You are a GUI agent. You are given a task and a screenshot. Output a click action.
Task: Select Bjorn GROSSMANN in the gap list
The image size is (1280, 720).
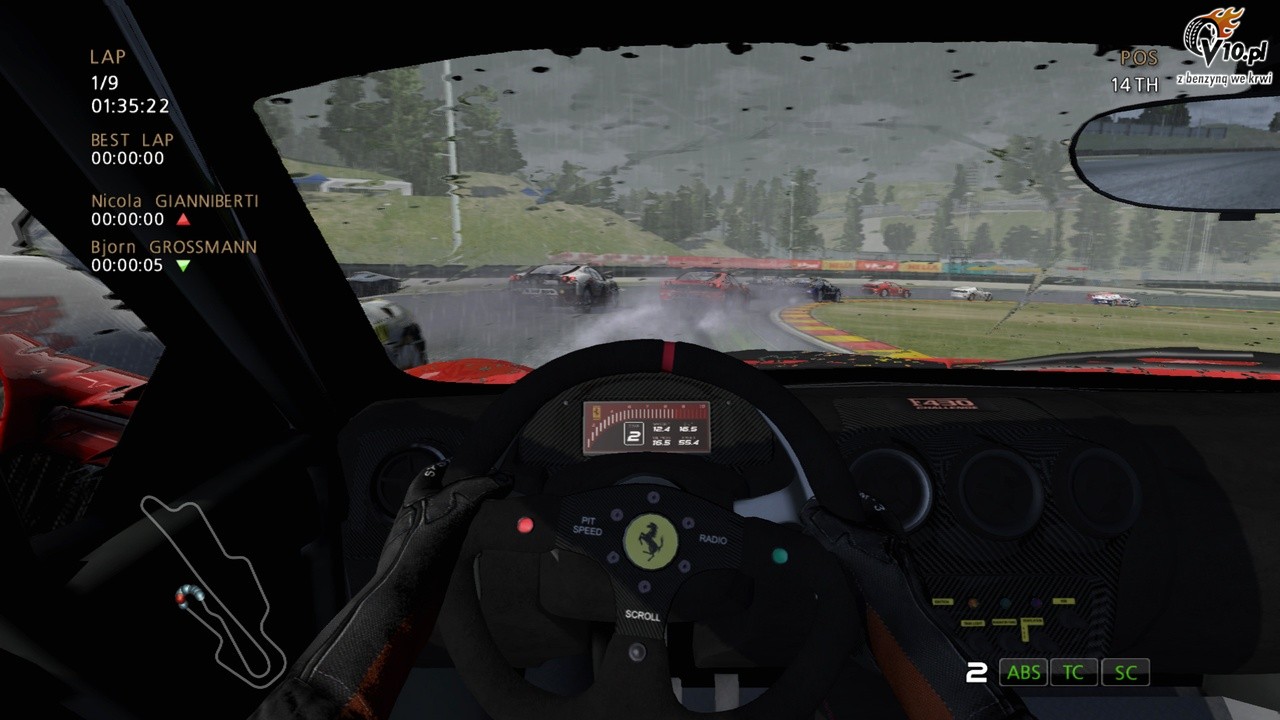(173, 247)
